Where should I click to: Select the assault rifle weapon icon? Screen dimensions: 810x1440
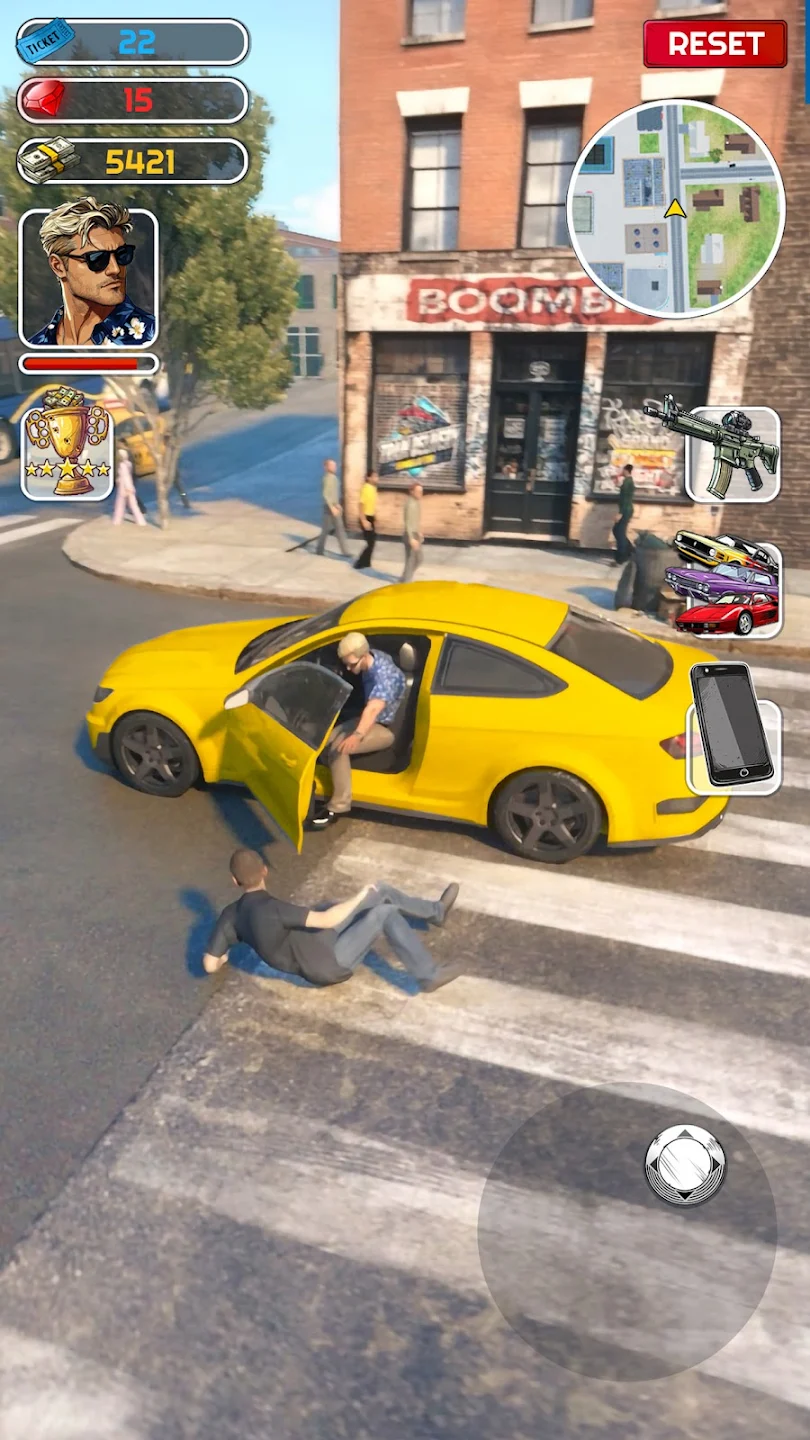pyautogui.click(x=732, y=454)
